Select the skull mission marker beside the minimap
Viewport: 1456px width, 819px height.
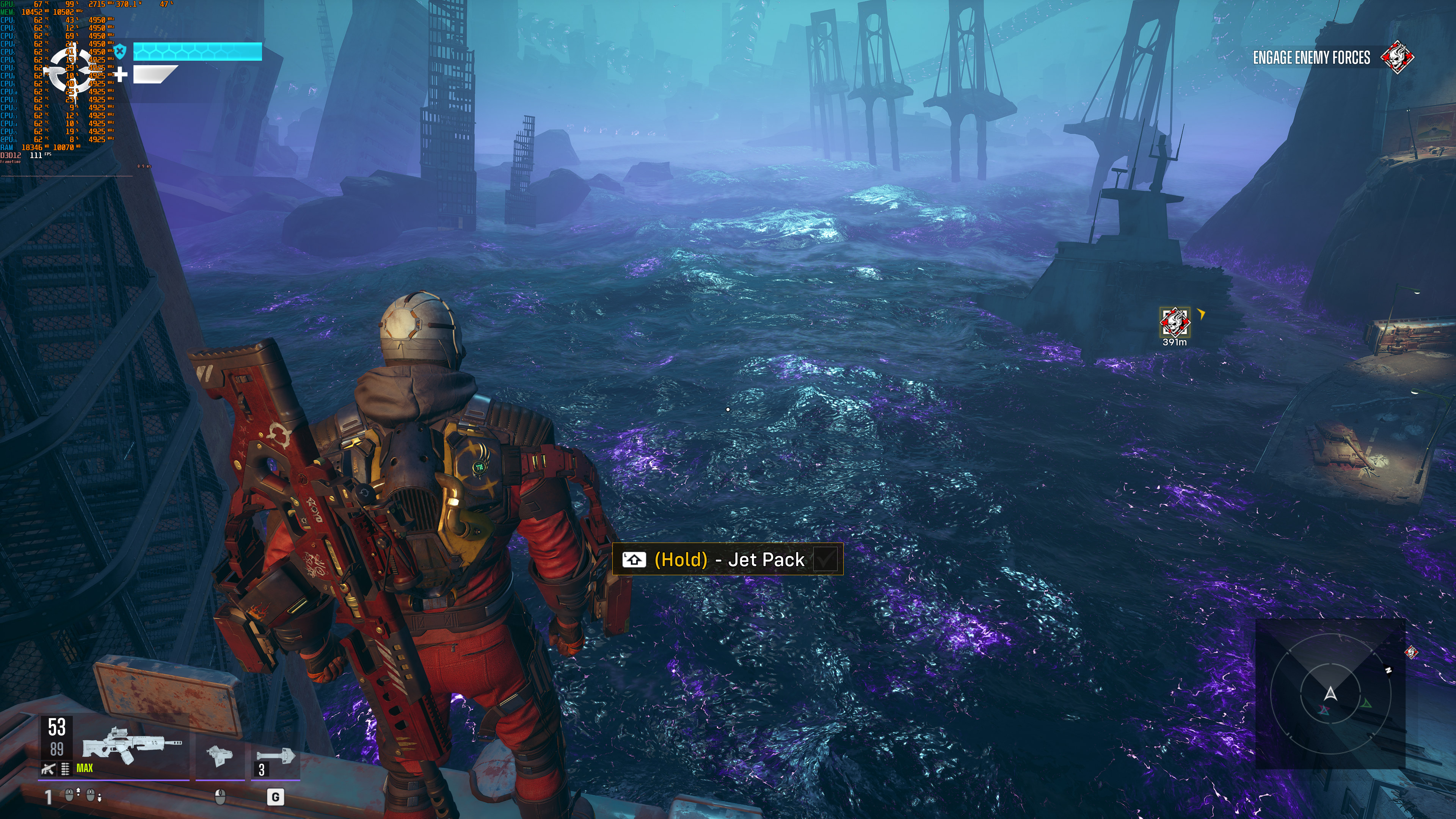click(x=1411, y=652)
